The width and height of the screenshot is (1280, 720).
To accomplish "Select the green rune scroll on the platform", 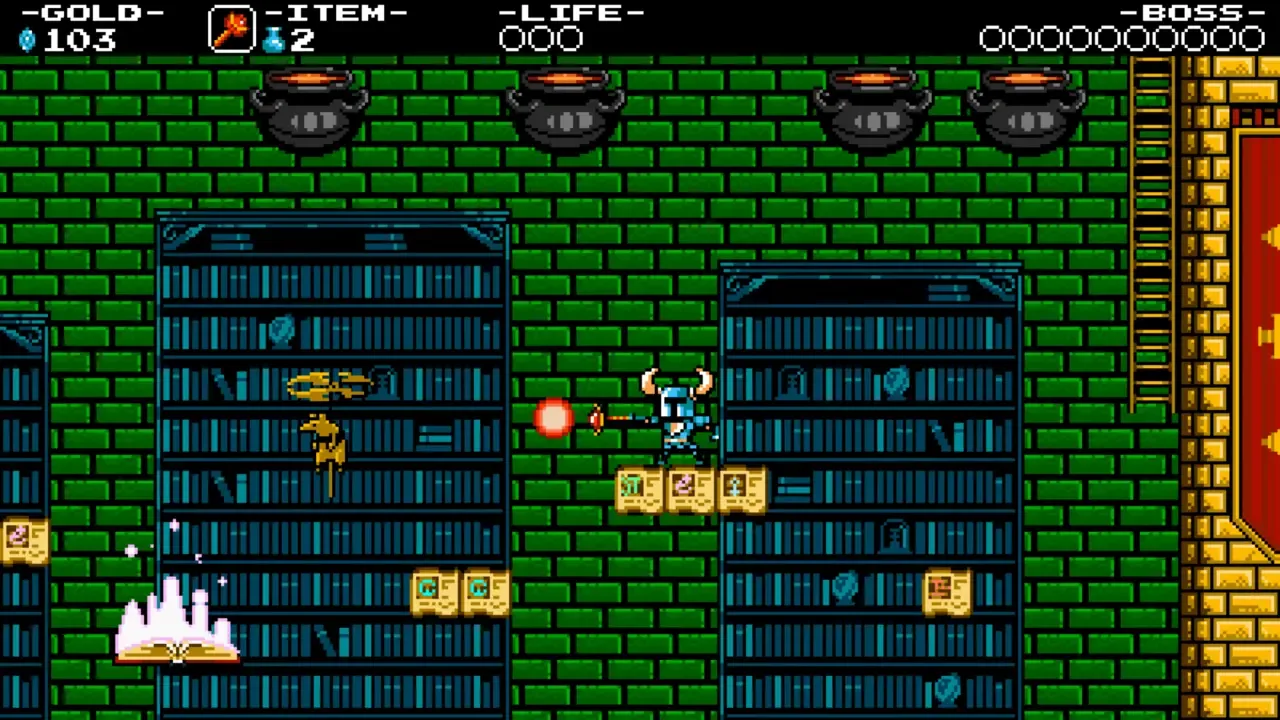I will coord(637,488).
